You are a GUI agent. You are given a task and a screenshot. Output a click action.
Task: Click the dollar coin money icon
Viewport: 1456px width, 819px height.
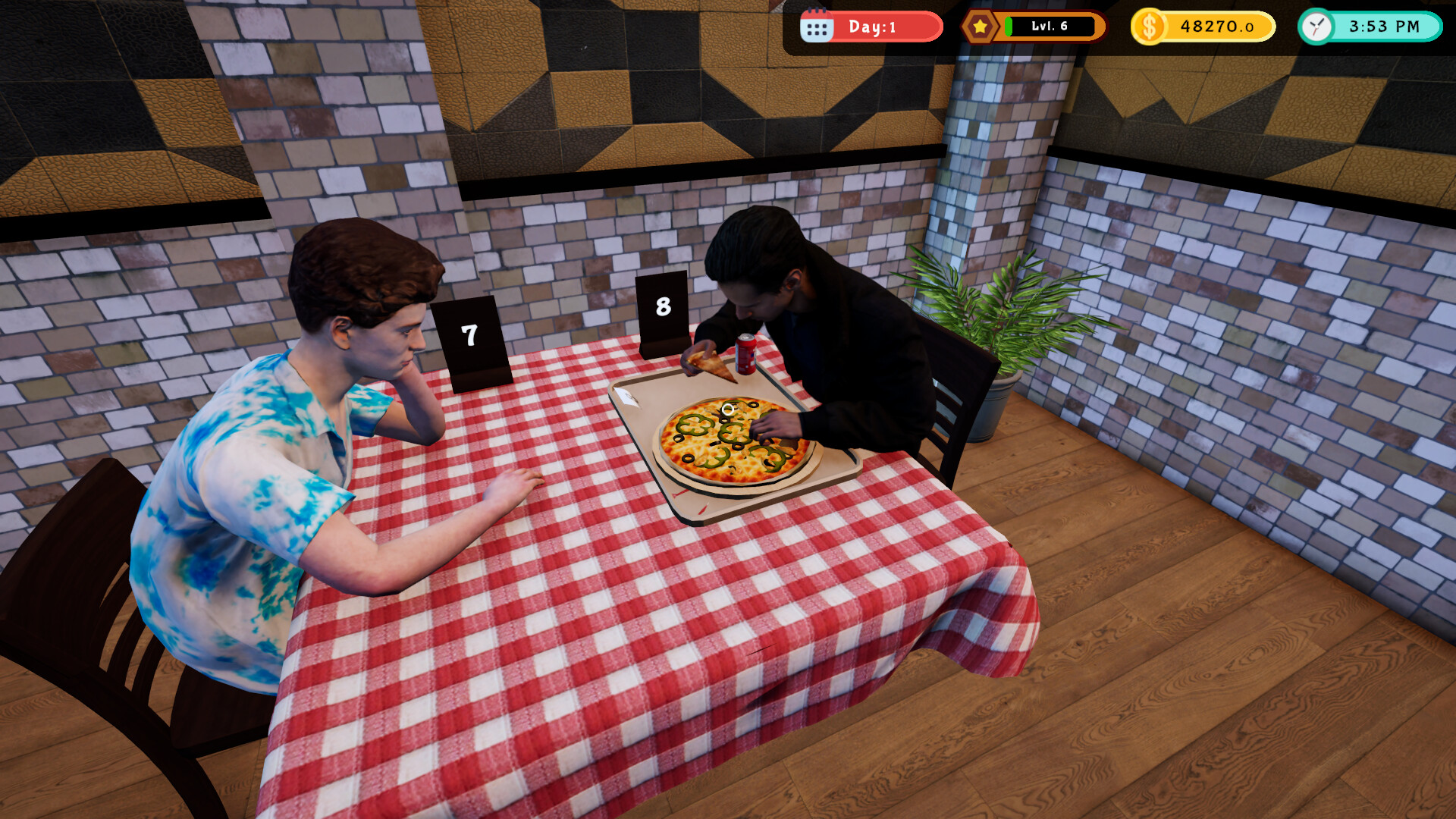1148,26
